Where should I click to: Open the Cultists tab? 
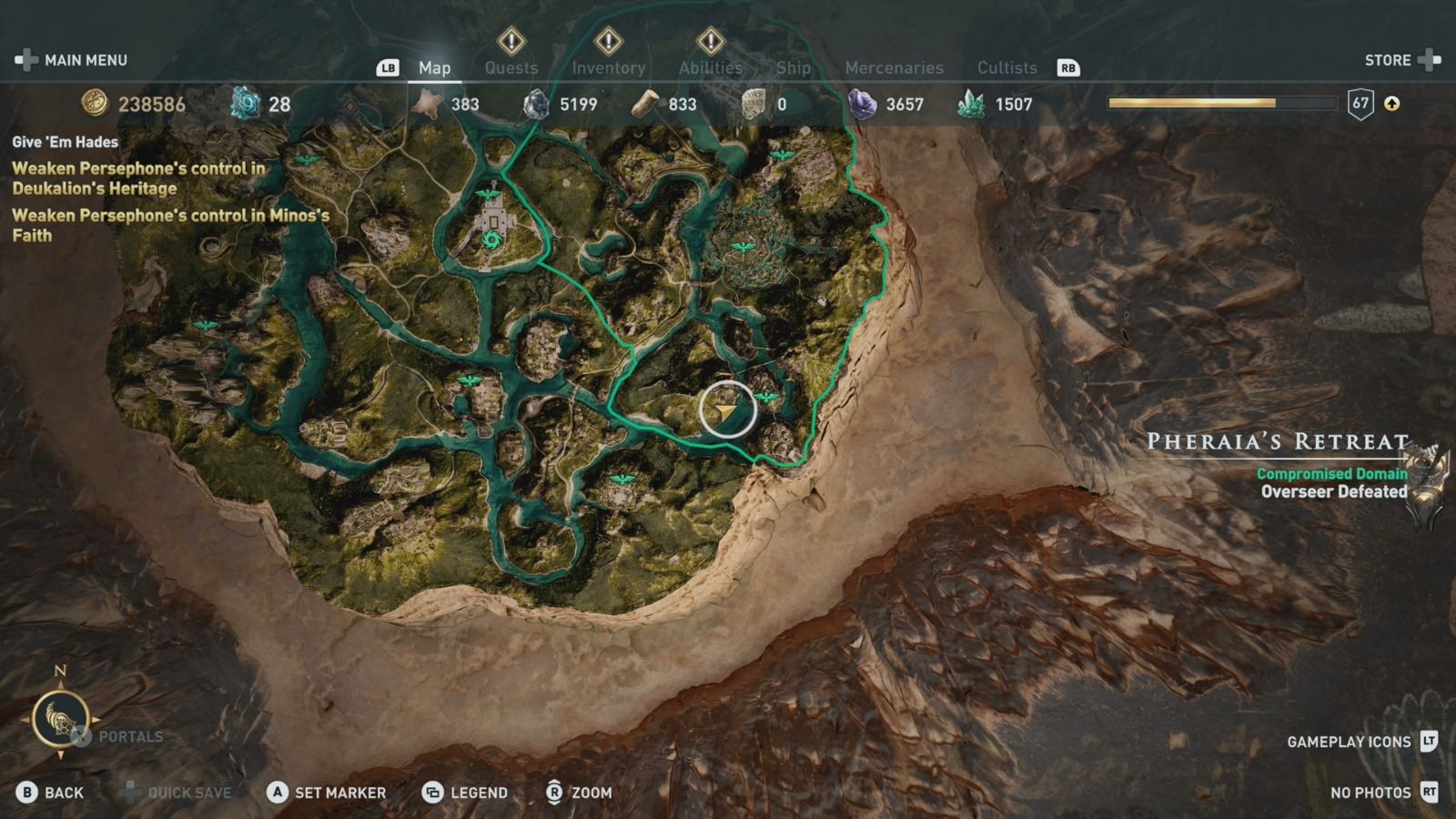pos(1006,66)
